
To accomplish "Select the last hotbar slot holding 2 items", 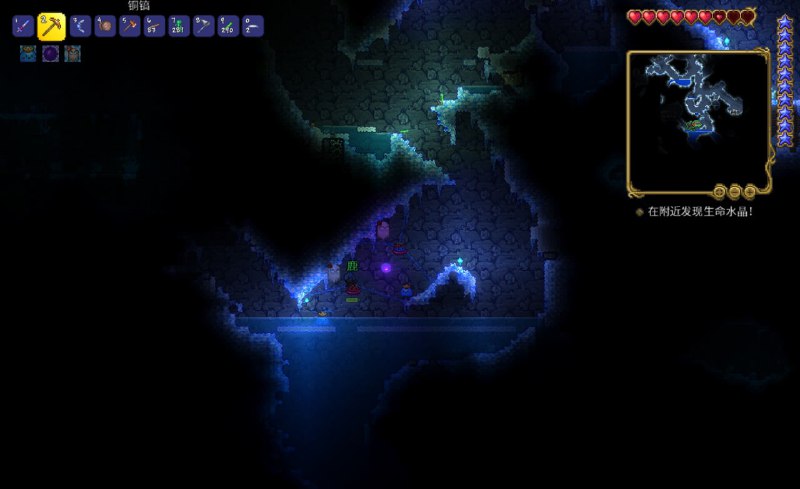I will pos(253,26).
